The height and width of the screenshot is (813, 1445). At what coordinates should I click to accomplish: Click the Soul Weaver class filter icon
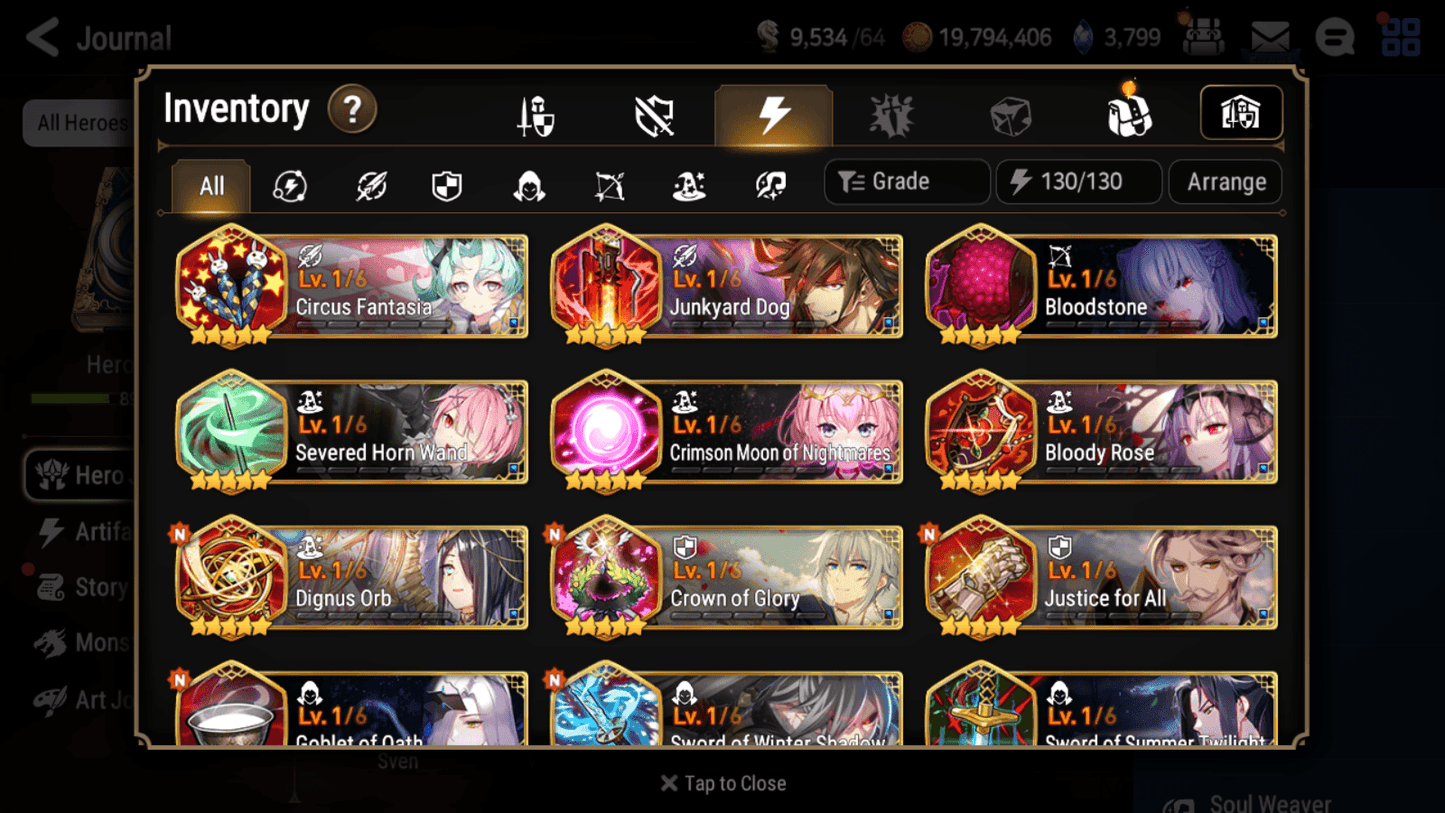click(x=769, y=186)
